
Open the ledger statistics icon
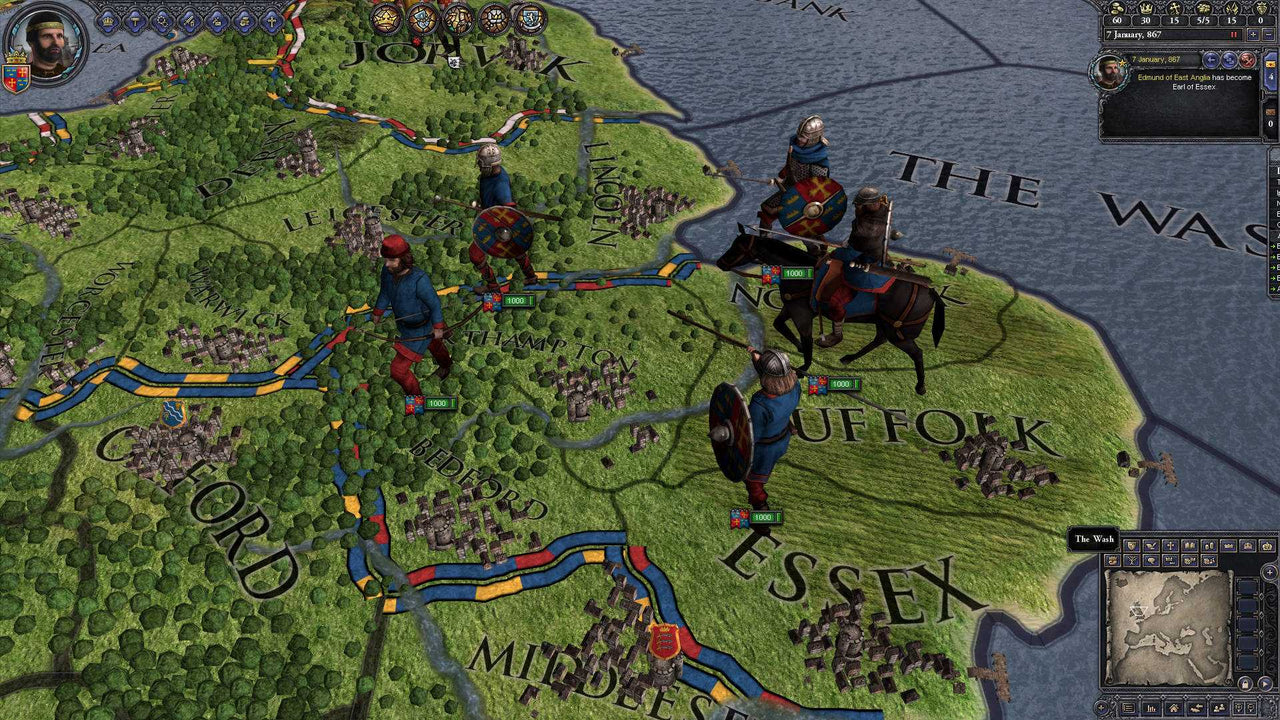pyautogui.click(x=1152, y=708)
